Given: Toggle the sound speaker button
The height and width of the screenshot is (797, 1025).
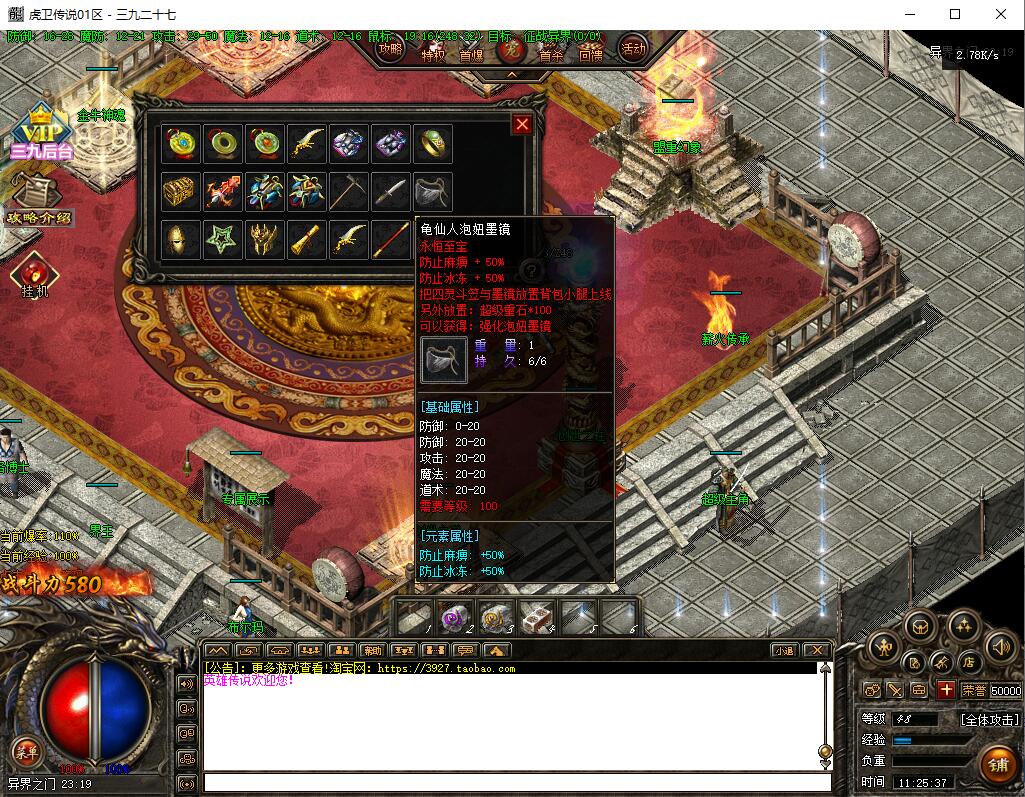Looking at the screenshot, I should [1000, 646].
